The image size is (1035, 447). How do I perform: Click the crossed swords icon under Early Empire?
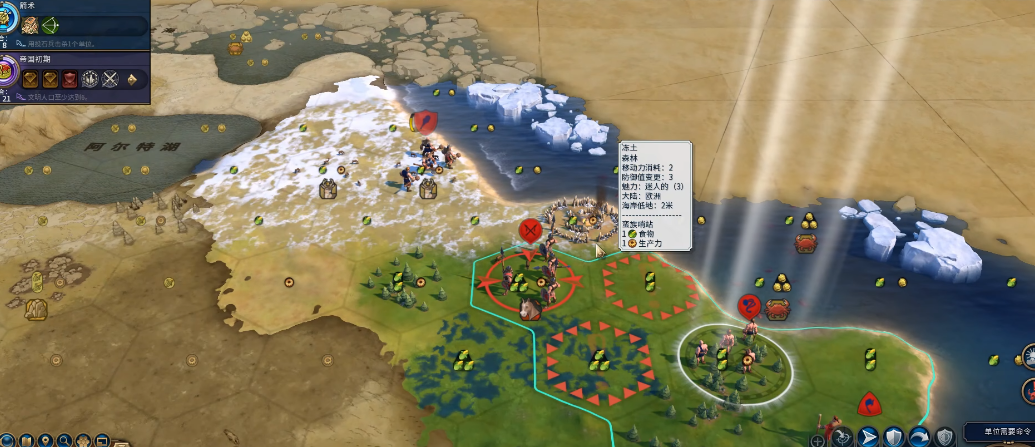(110, 78)
